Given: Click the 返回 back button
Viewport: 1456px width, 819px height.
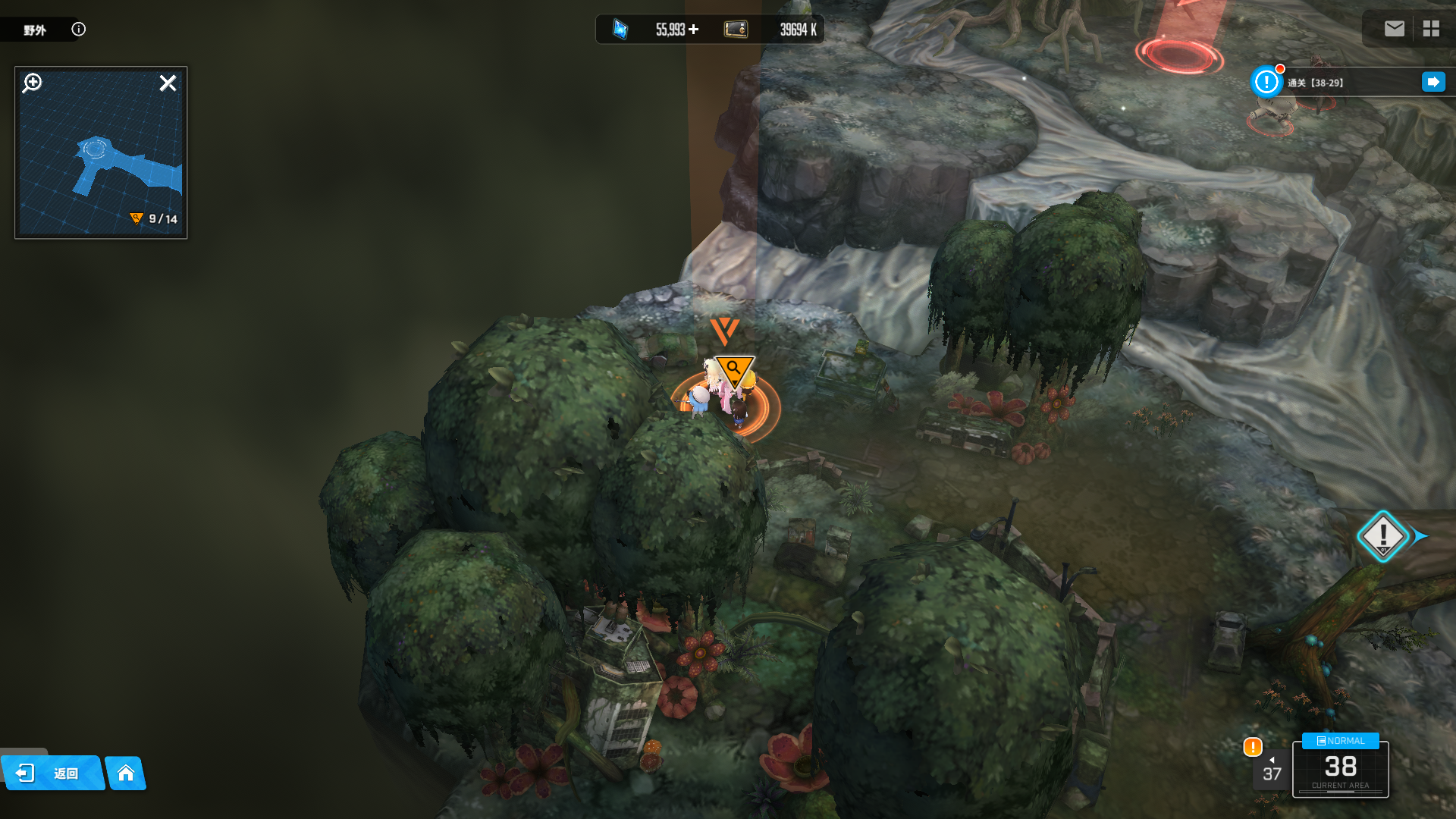Looking at the screenshot, I should (x=52, y=773).
